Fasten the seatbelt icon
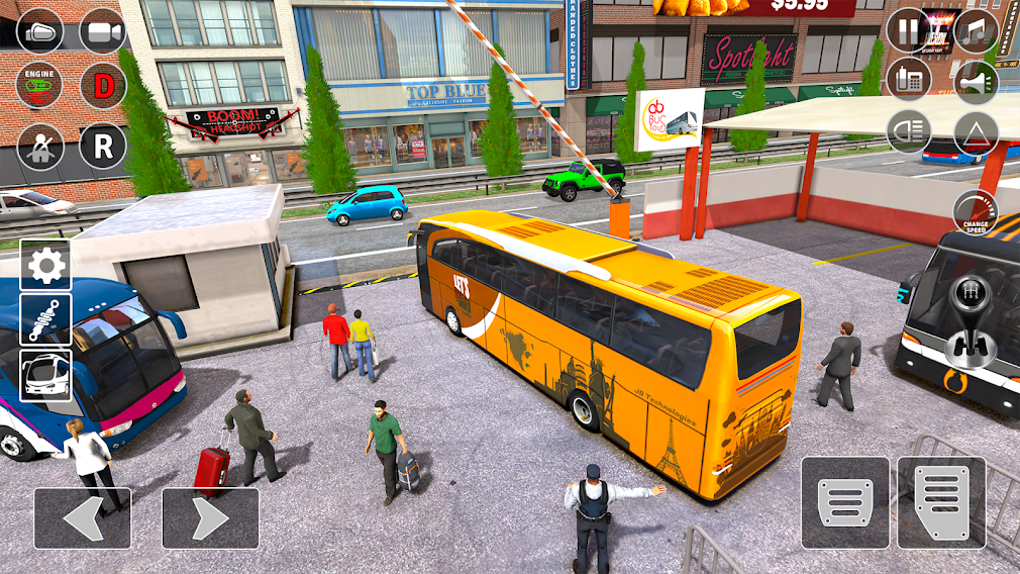Screen dimensions: 1020x574 click(41, 147)
